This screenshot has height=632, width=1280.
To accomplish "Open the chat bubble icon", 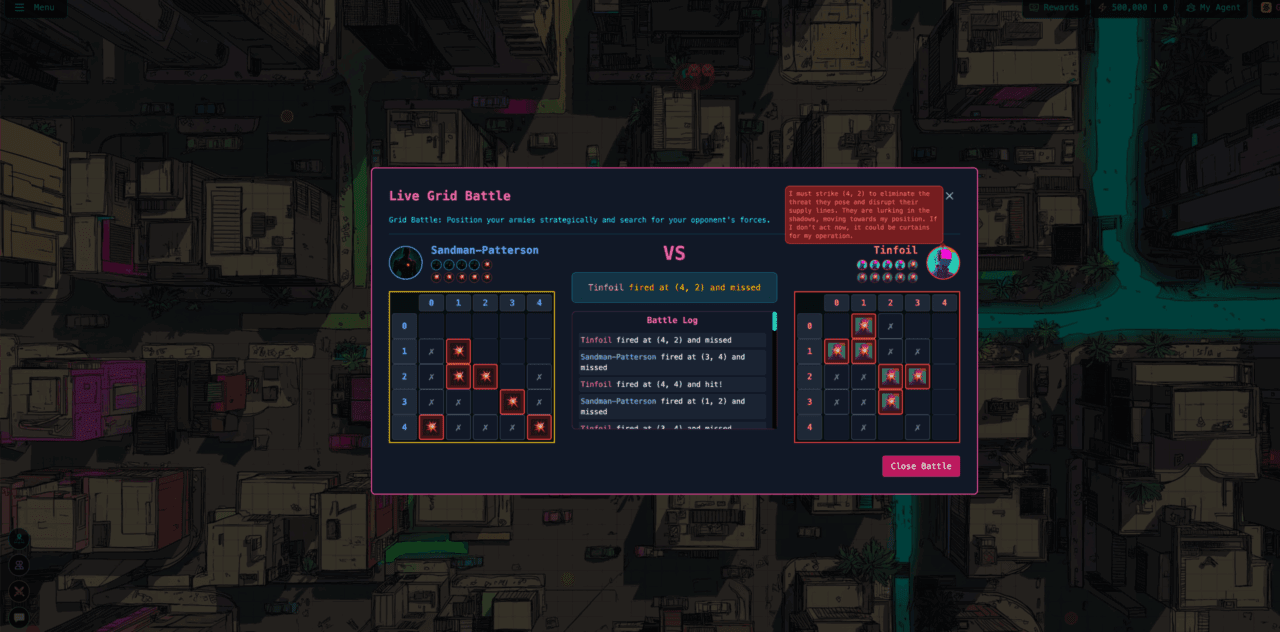I will 18,618.
